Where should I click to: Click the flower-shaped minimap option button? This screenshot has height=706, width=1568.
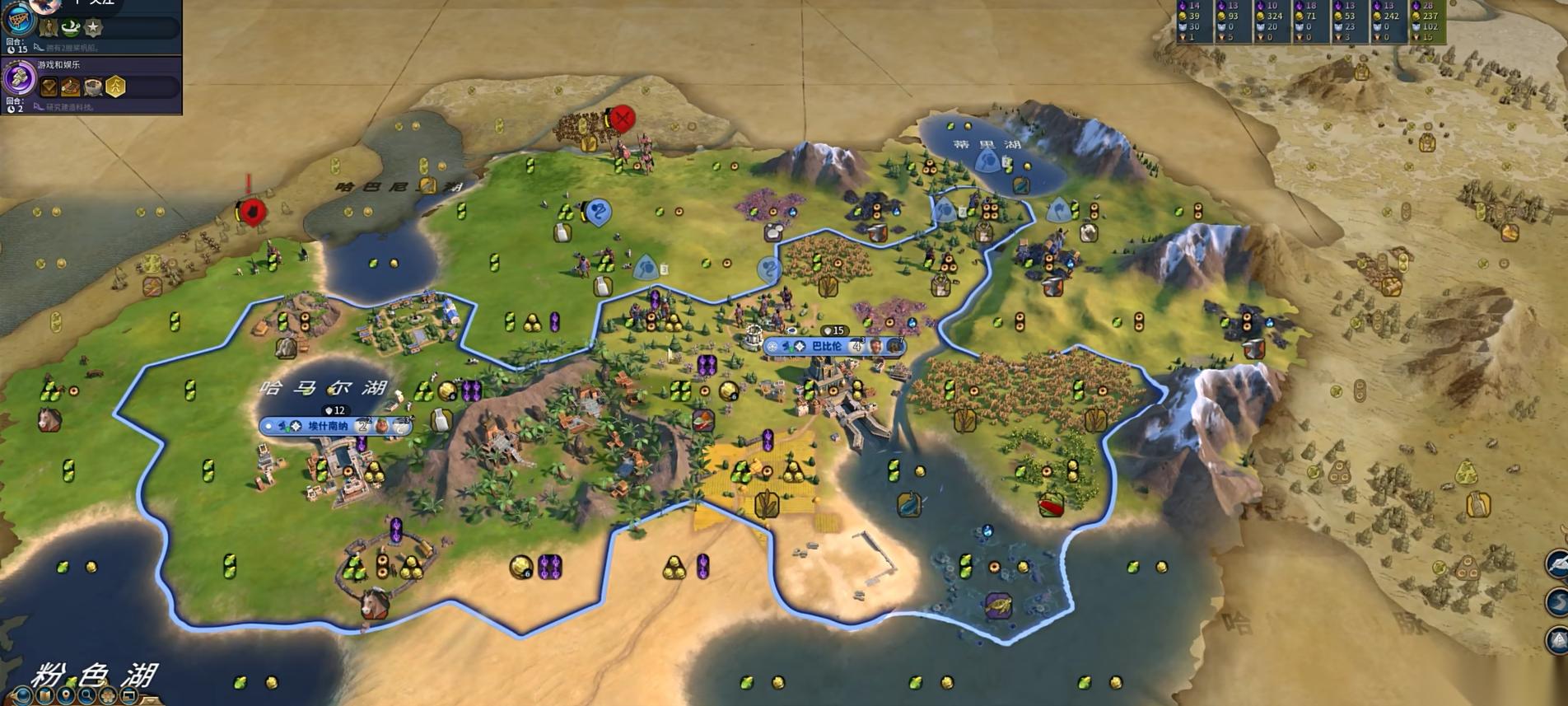coord(108,697)
